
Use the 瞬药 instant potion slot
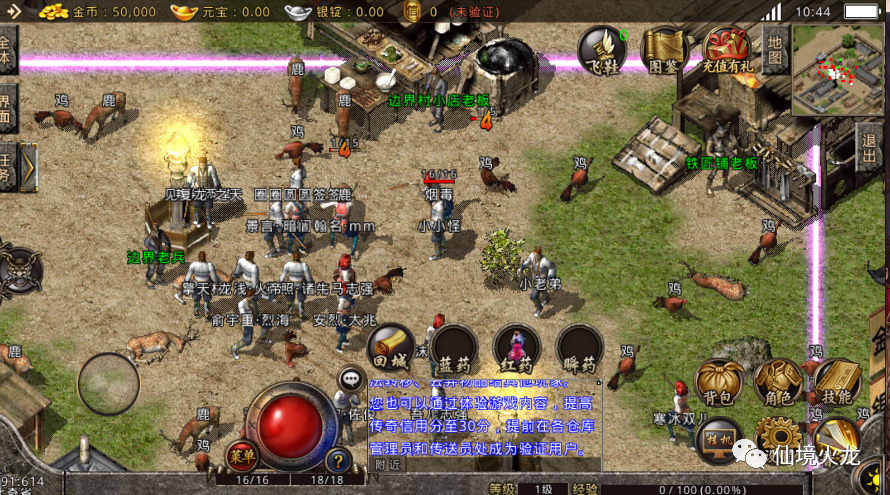580,347
